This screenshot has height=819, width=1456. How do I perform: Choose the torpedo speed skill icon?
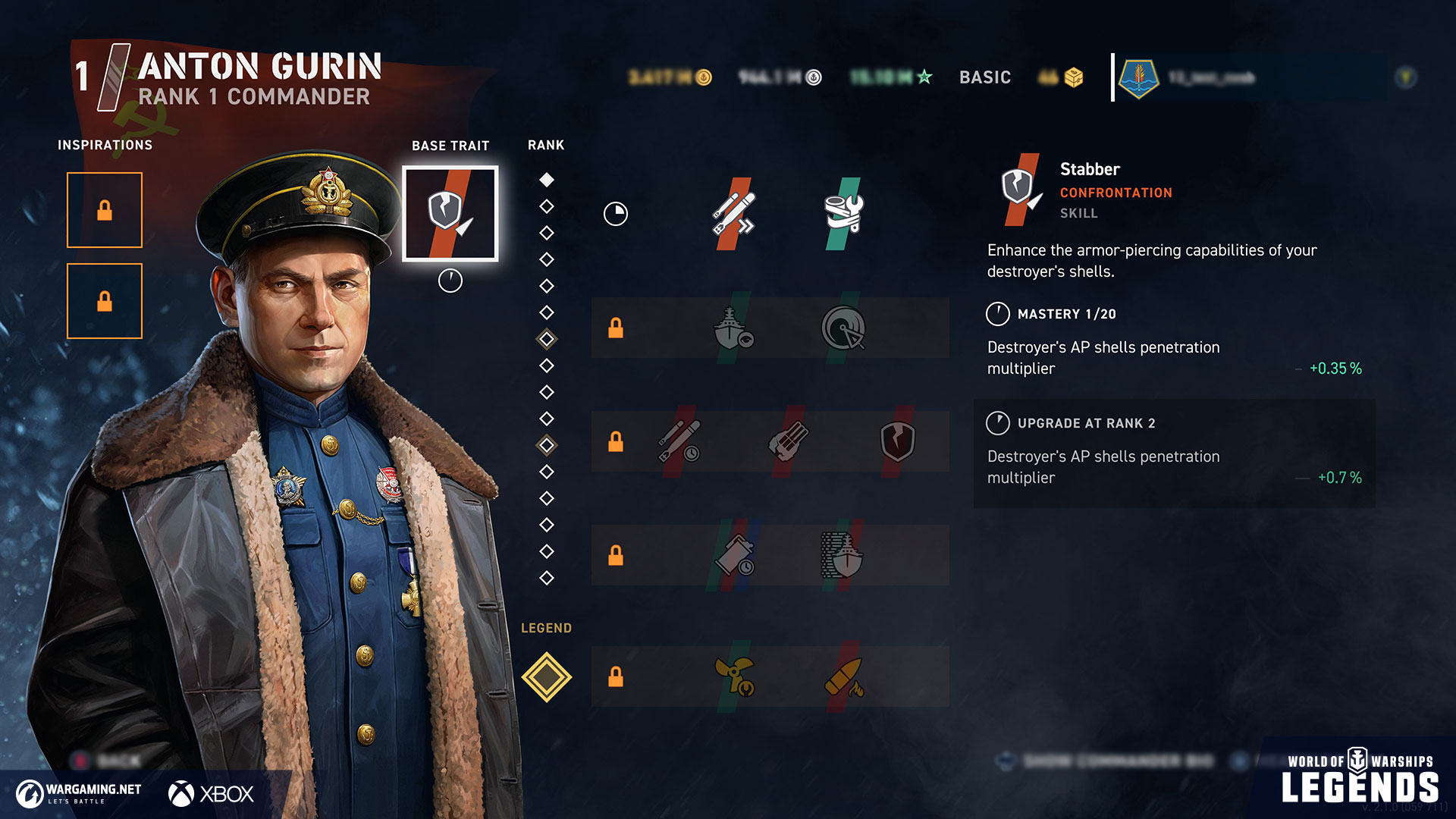click(x=733, y=214)
